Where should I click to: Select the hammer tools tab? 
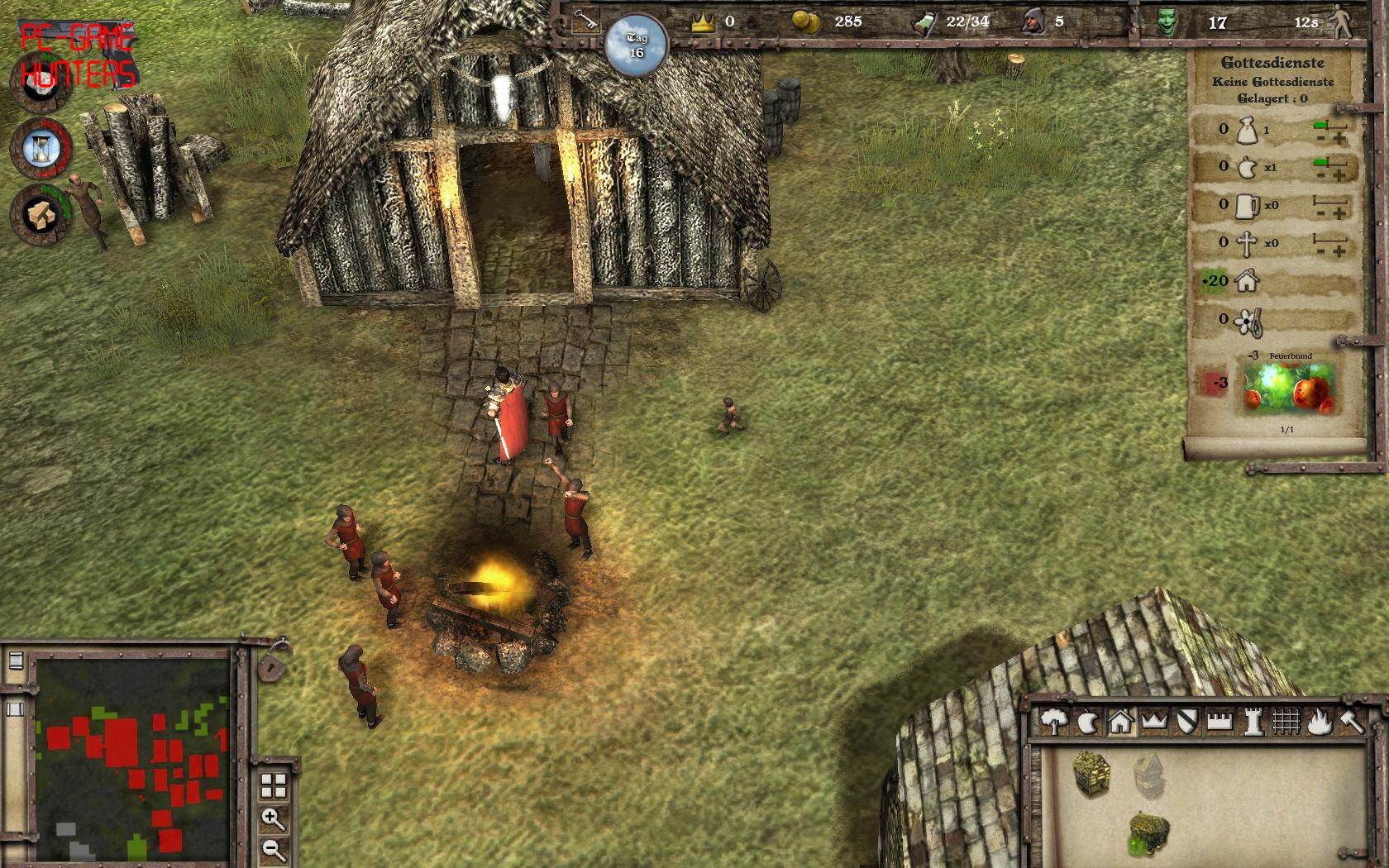[1352, 722]
